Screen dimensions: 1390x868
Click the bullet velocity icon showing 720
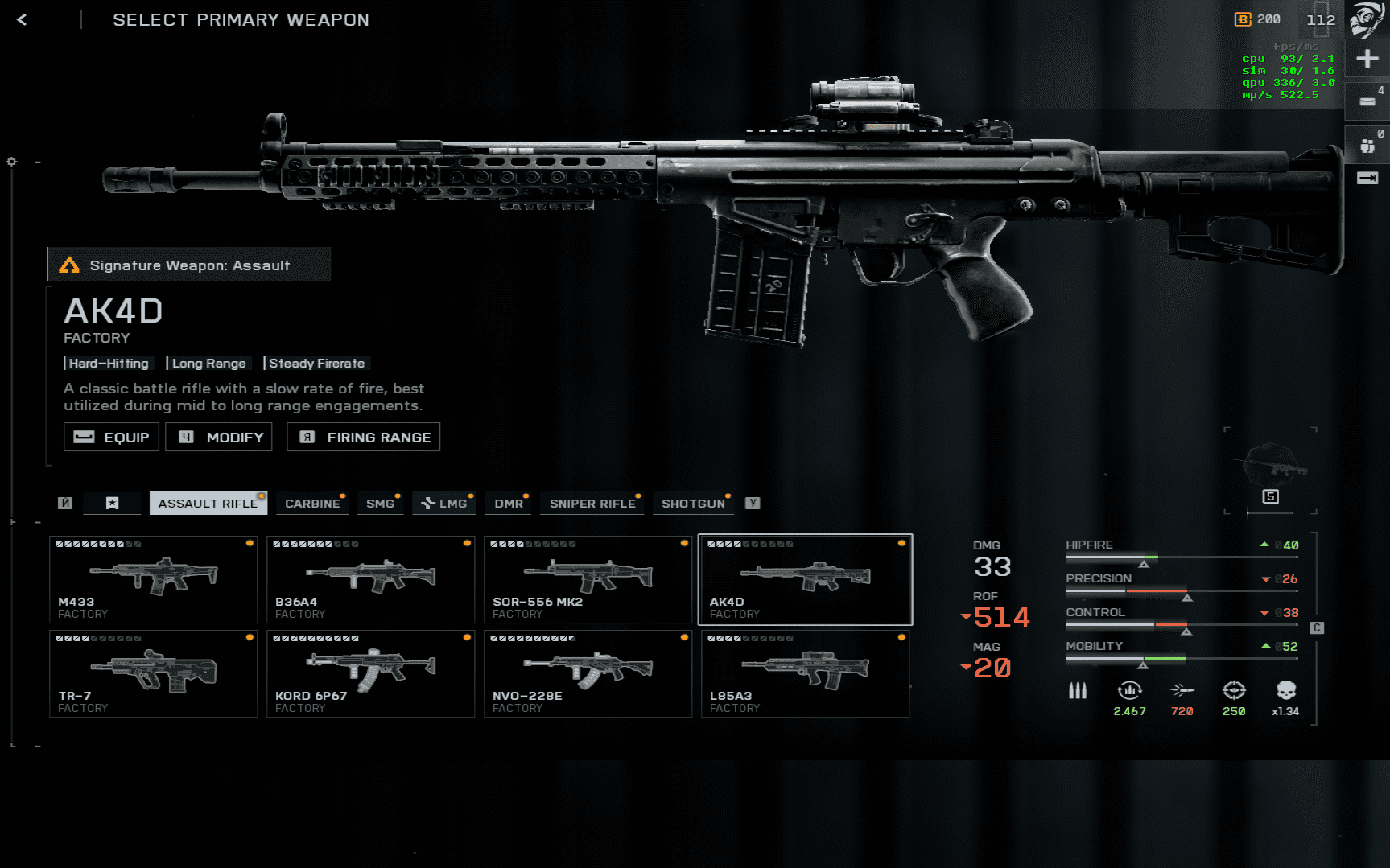pyautogui.click(x=1181, y=690)
